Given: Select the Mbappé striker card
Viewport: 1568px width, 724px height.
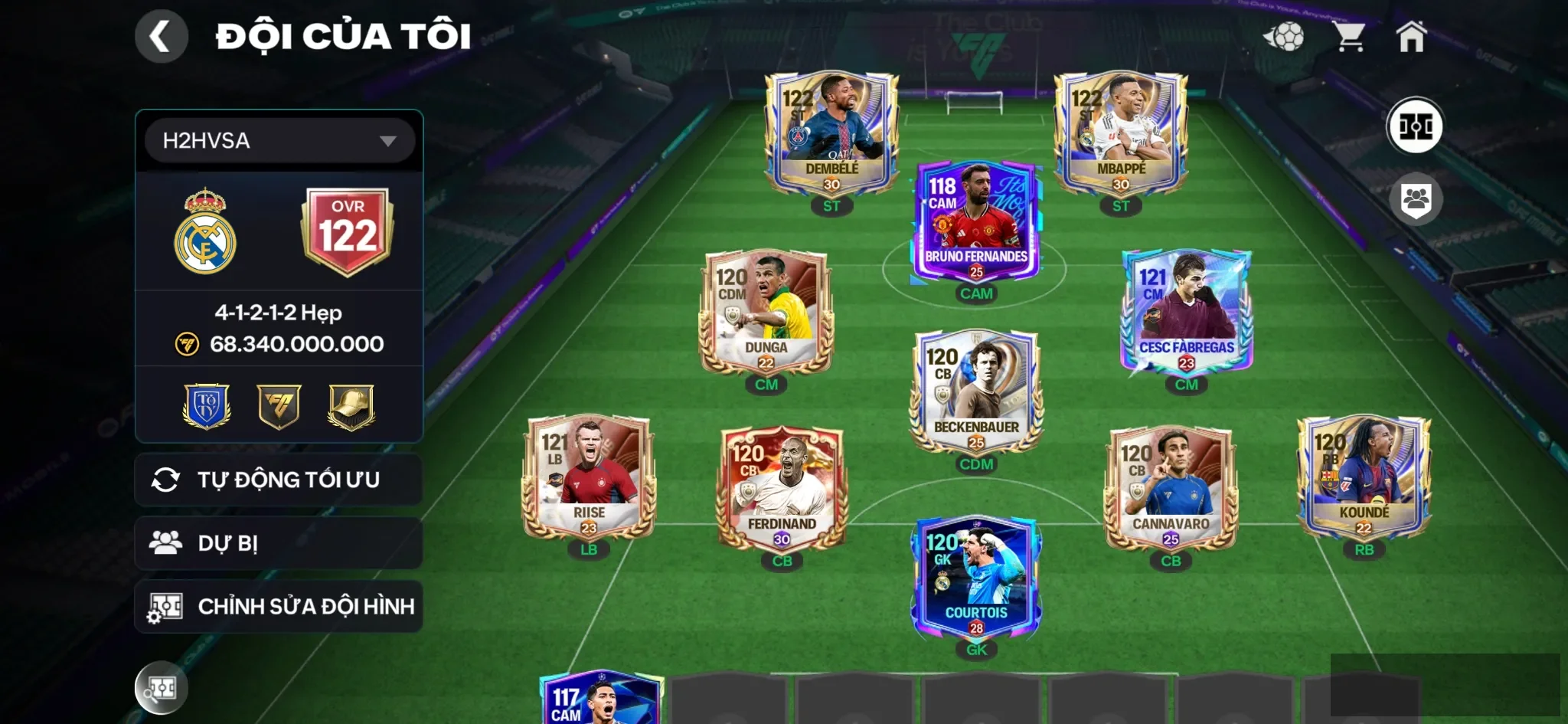Looking at the screenshot, I should (x=1121, y=134).
